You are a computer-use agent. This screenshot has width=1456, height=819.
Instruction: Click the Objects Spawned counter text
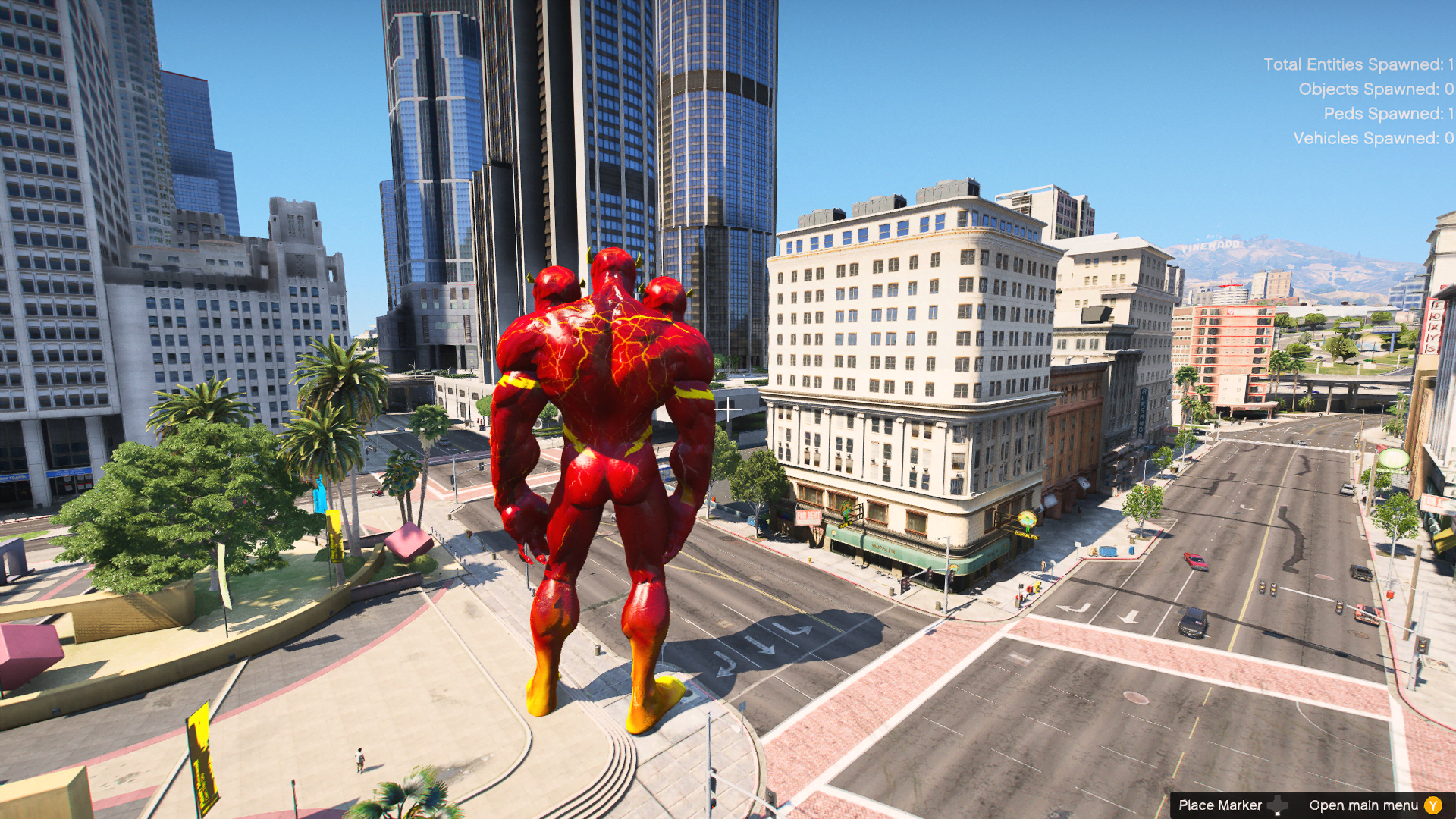coord(1373,89)
